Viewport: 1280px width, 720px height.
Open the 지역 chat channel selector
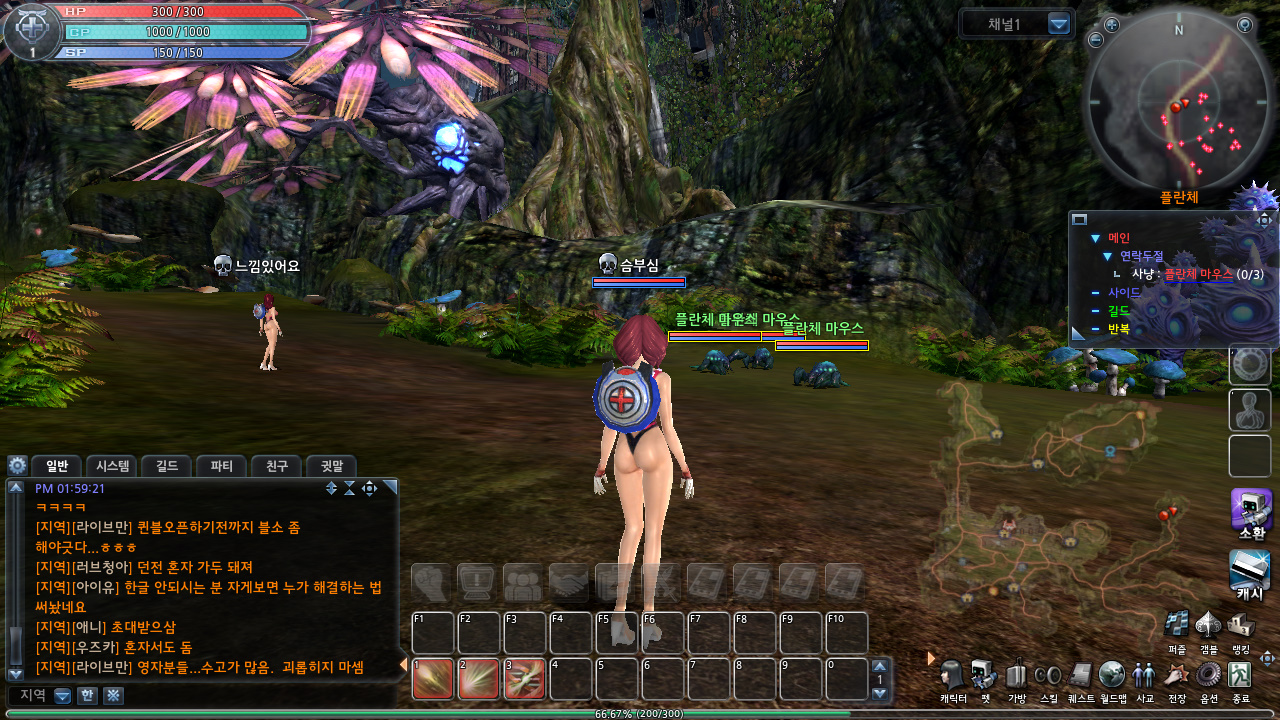(x=63, y=695)
